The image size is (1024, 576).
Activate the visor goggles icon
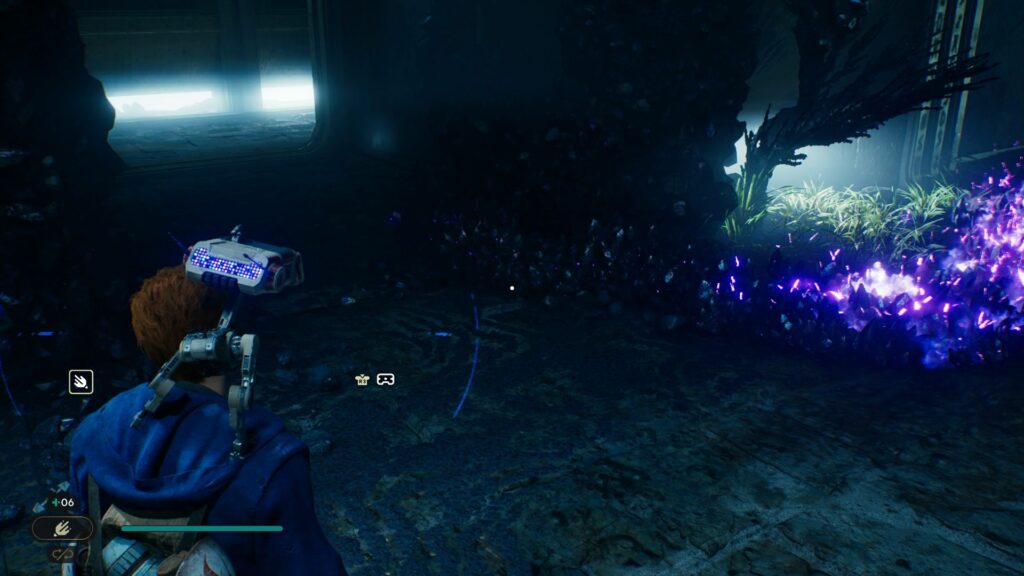pyautogui.click(x=385, y=379)
